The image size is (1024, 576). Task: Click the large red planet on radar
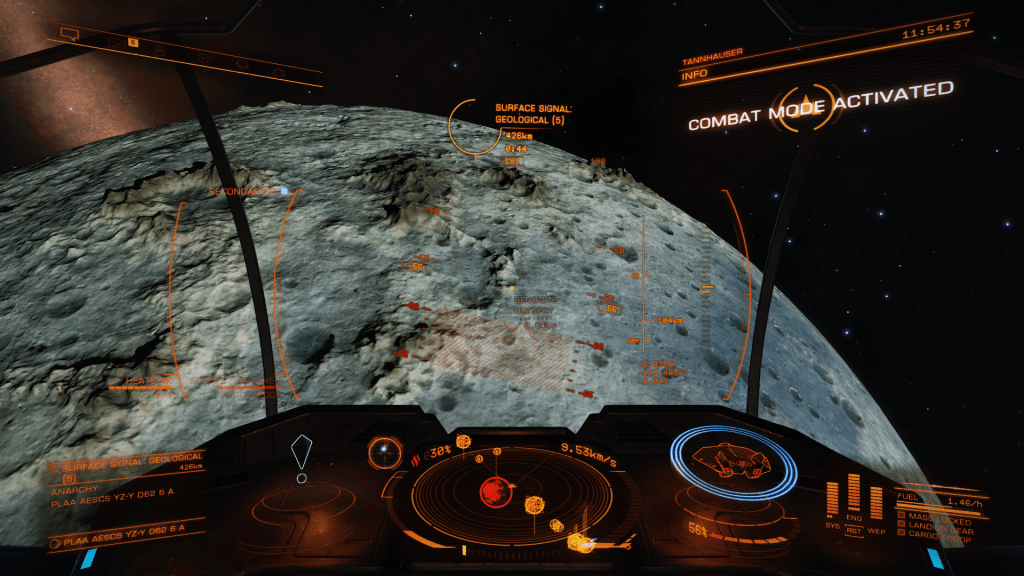(492, 491)
